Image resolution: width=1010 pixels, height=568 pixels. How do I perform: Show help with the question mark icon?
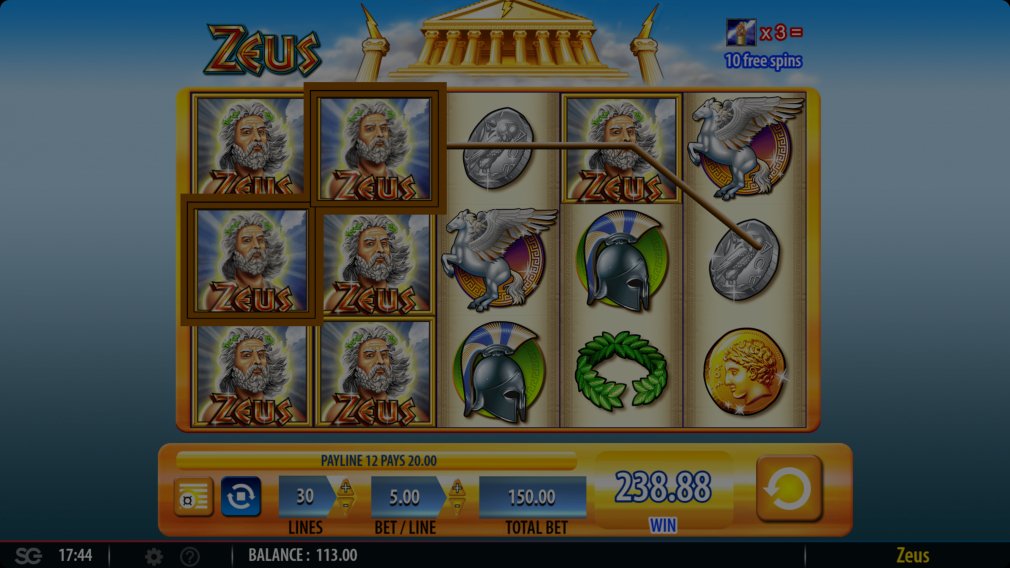[189, 556]
